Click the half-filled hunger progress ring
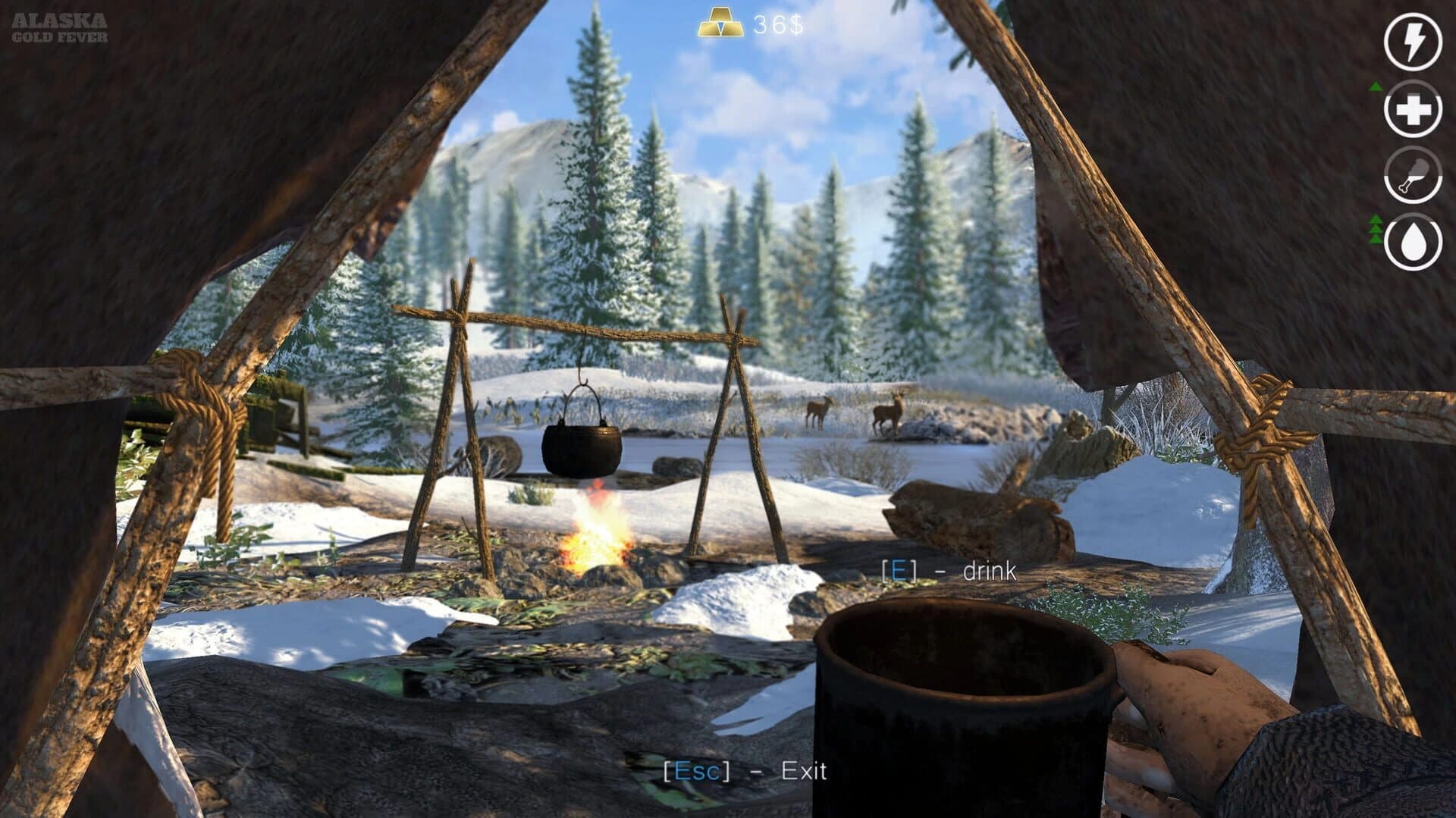This screenshot has width=1456, height=818. click(1412, 177)
